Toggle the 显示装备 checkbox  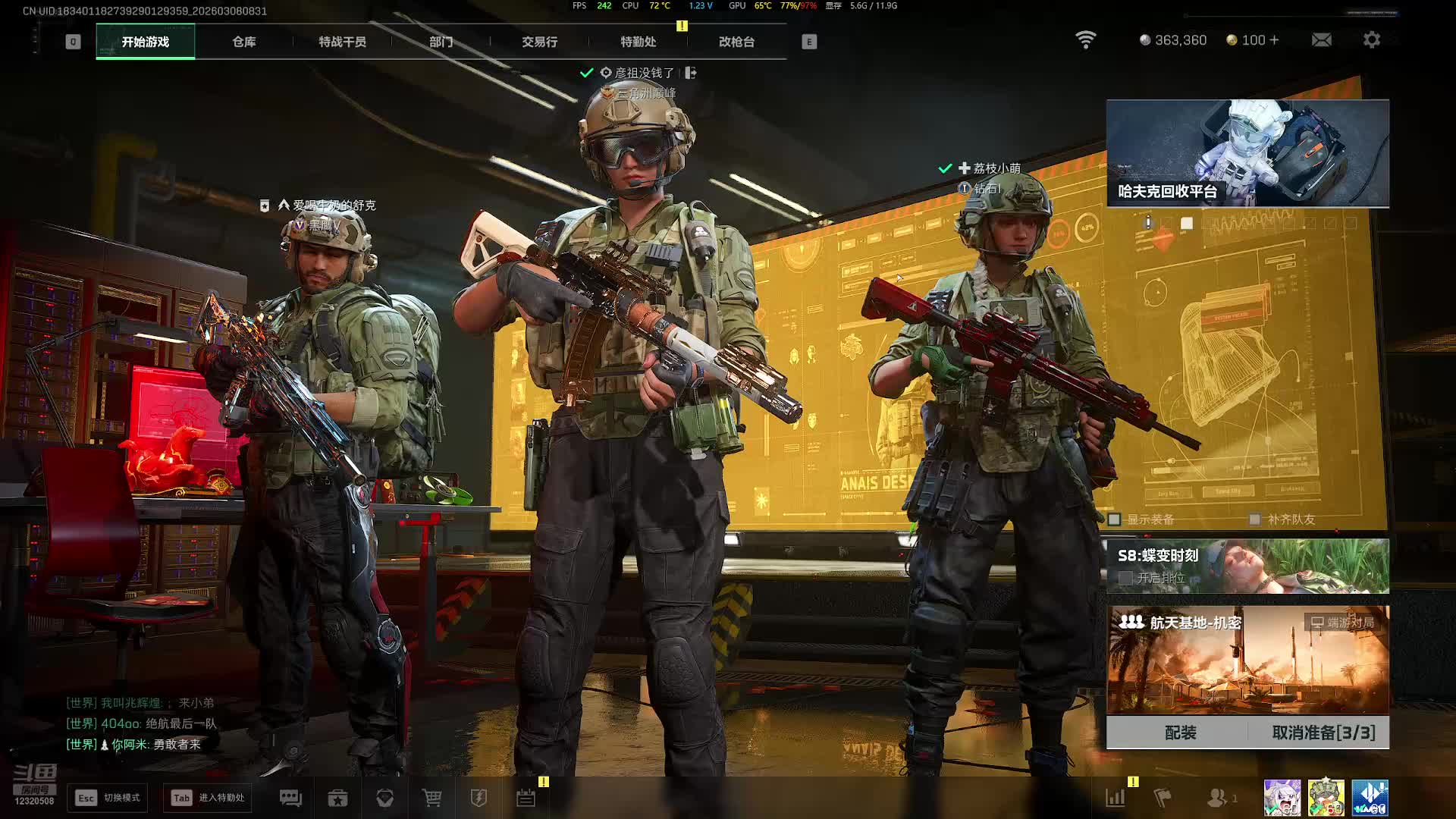click(1114, 519)
